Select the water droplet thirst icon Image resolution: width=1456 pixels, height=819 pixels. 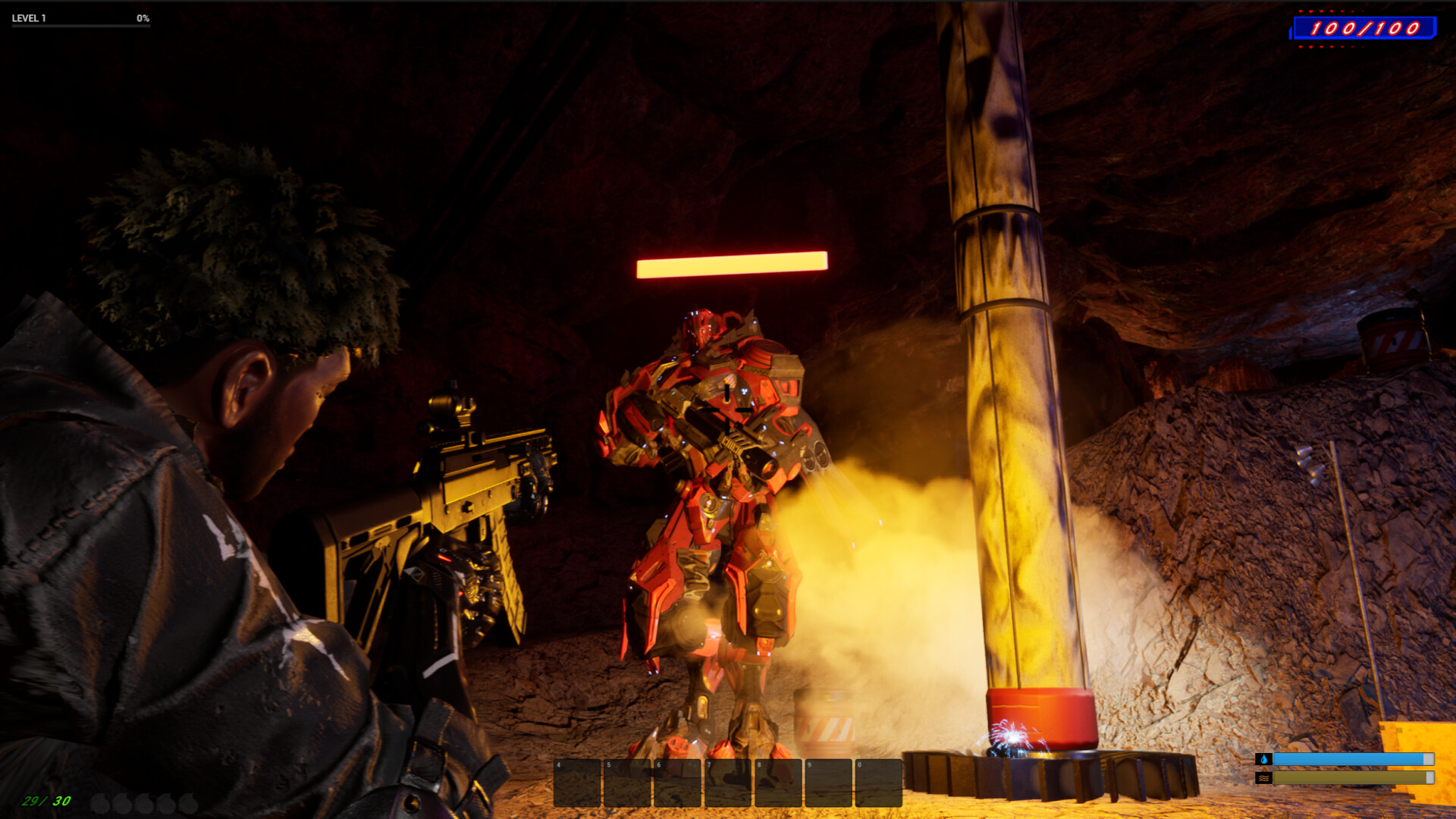click(x=1264, y=759)
